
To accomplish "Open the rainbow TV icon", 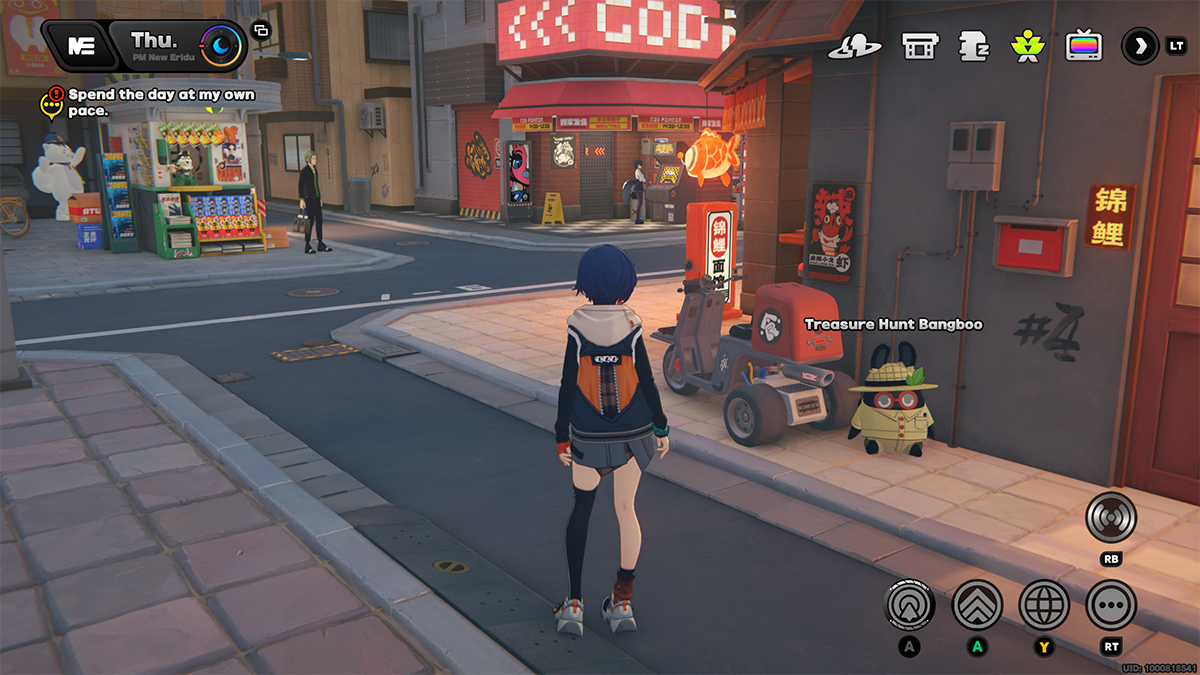I will click(1083, 46).
